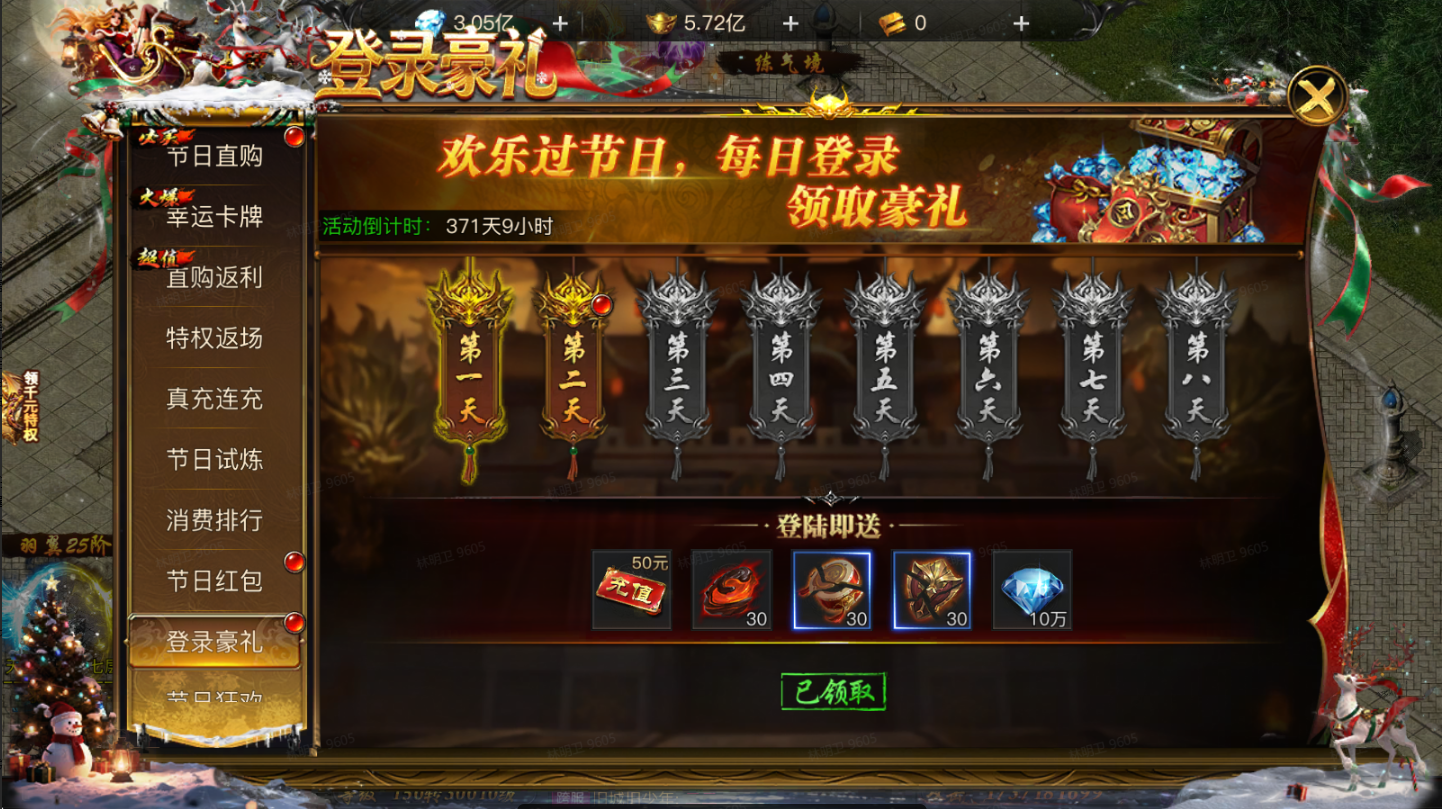Switch to the 幸运卡牌 tab
This screenshot has width=1442, height=809.
point(214,217)
